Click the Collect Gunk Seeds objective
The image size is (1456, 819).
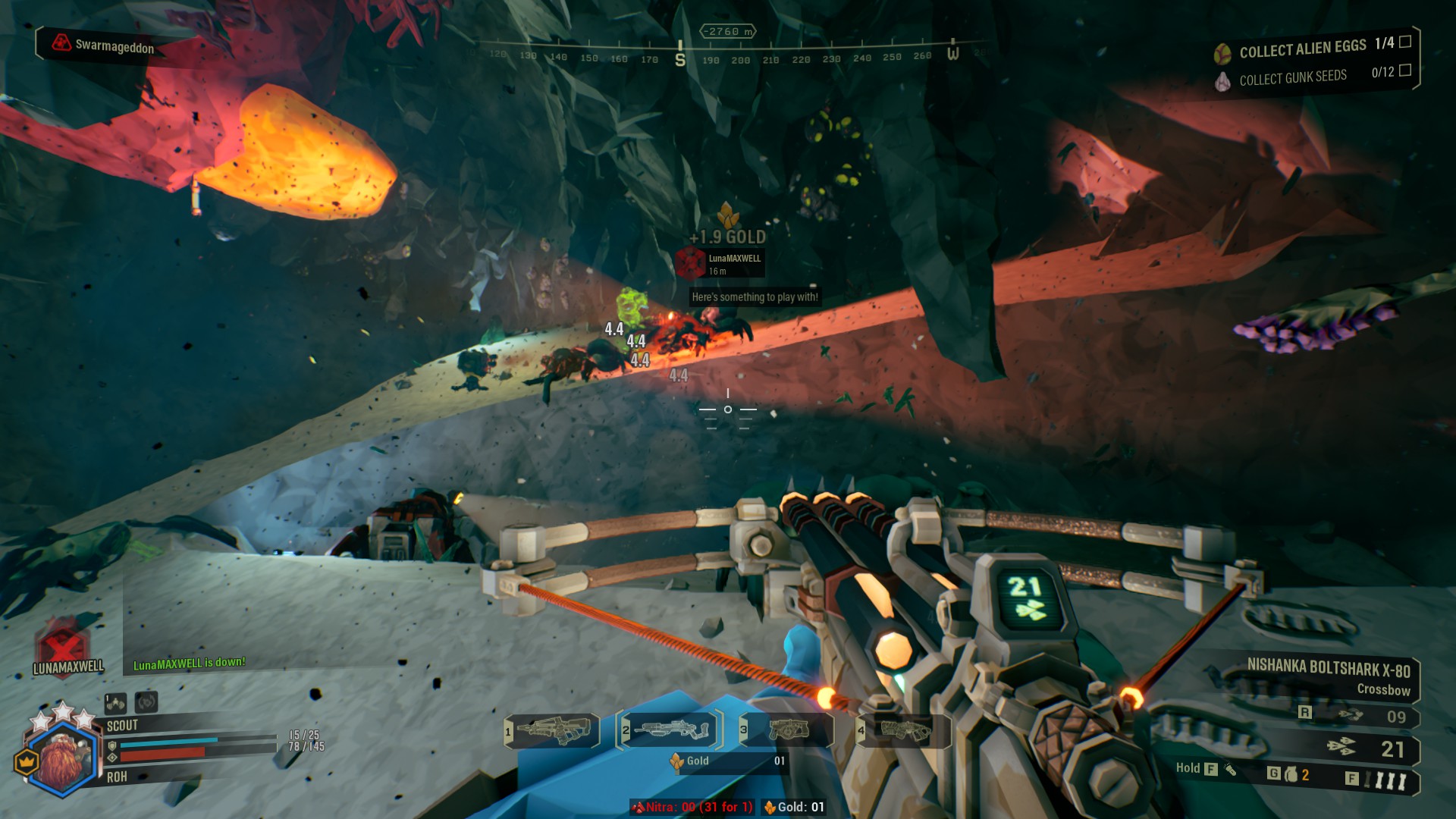1292,77
